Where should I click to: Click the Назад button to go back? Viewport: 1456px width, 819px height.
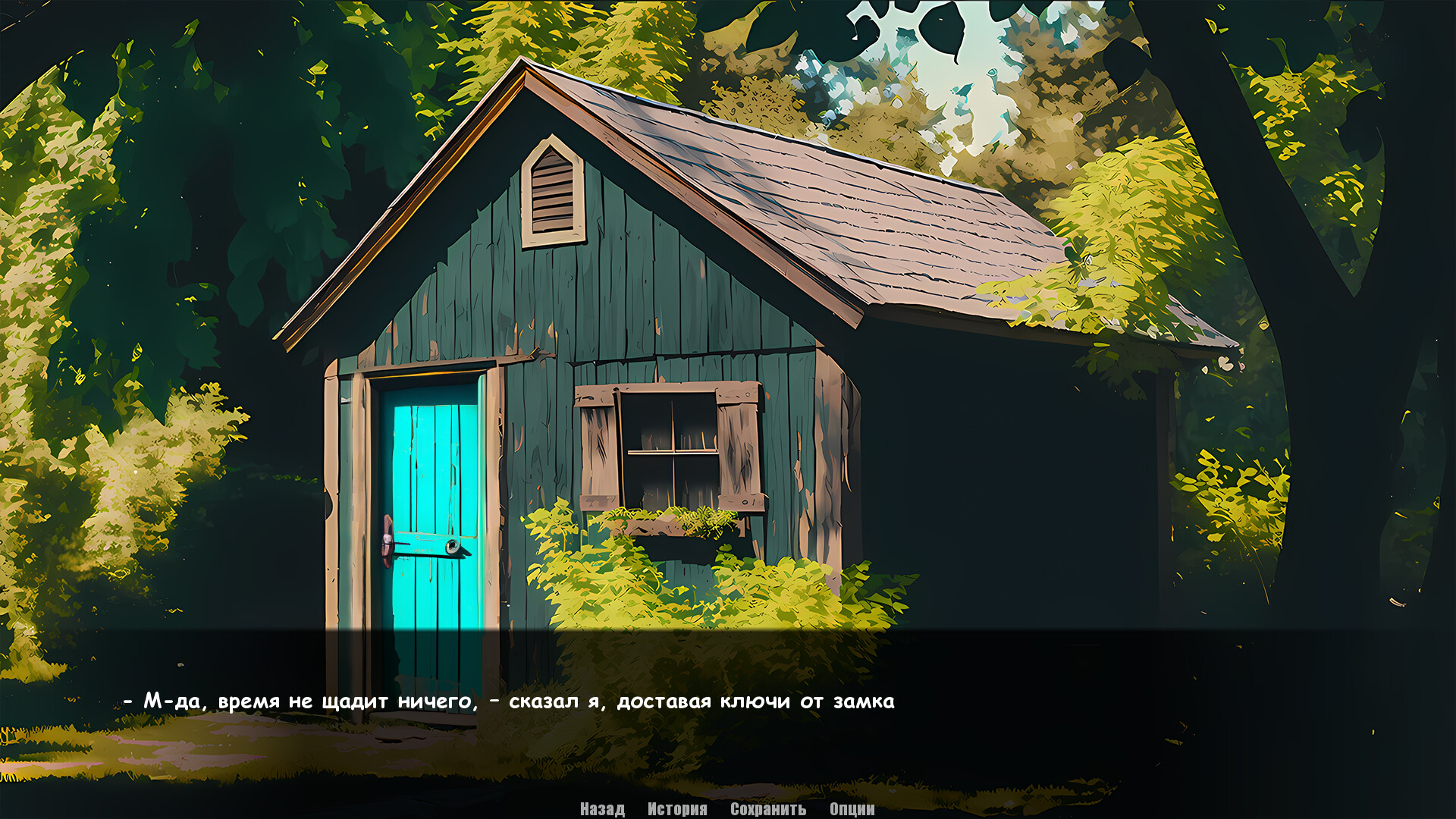[601, 810]
